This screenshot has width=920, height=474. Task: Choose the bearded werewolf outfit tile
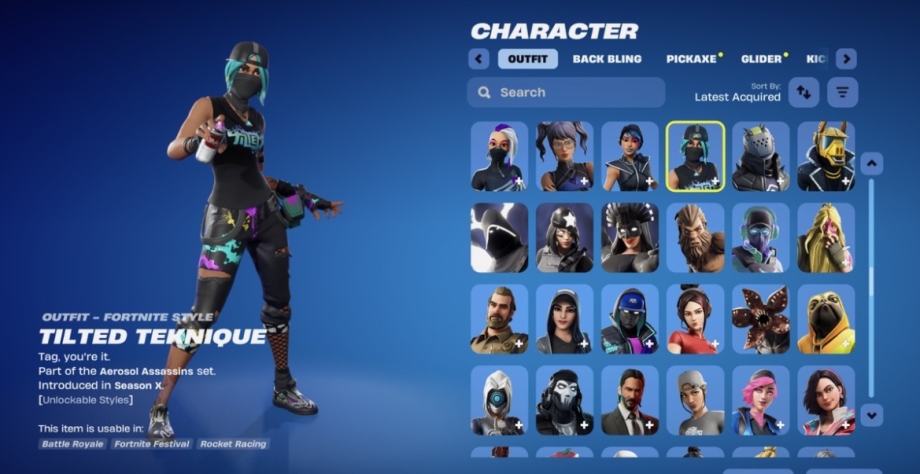[695, 238]
